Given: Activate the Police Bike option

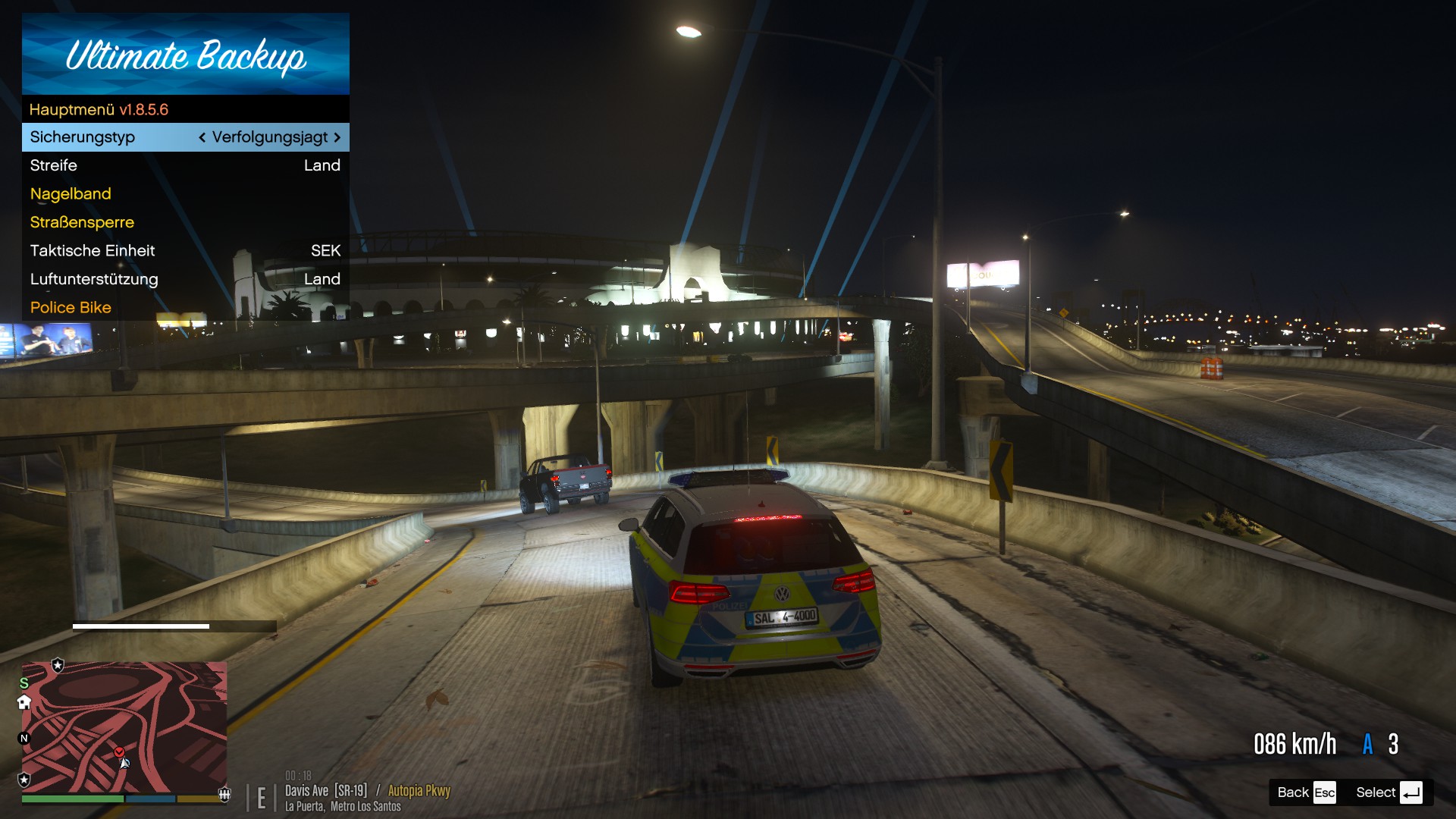Looking at the screenshot, I should click(185, 308).
